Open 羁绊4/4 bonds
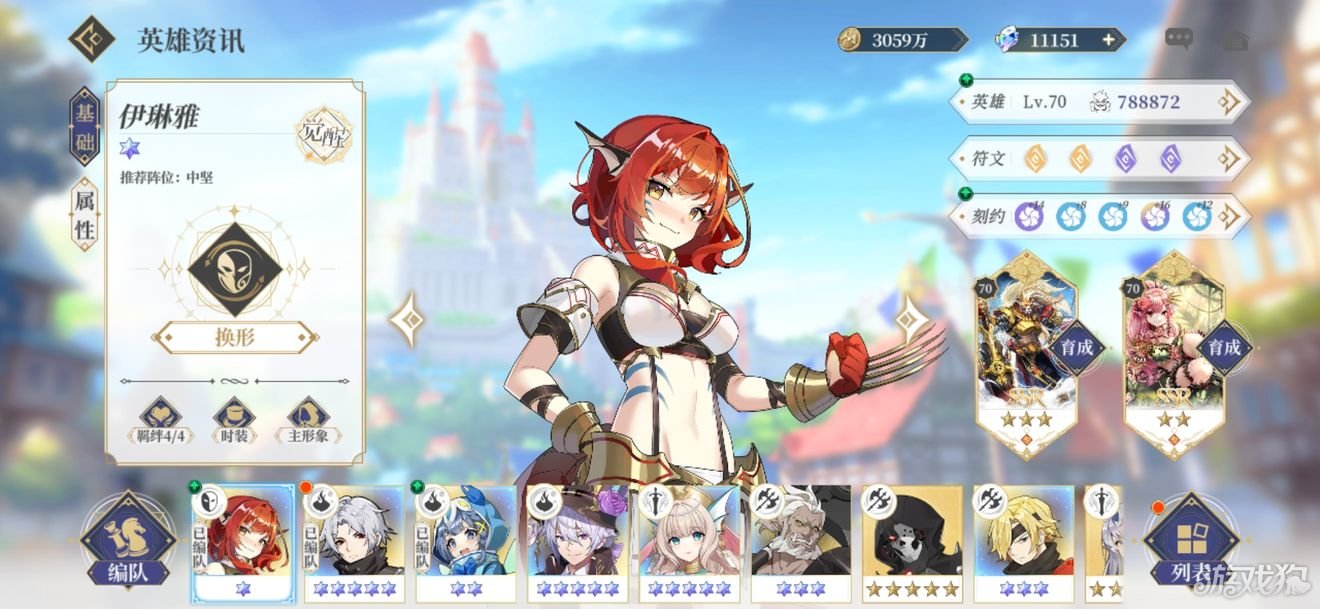This screenshot has height=609, width=1320. (158, 421)
